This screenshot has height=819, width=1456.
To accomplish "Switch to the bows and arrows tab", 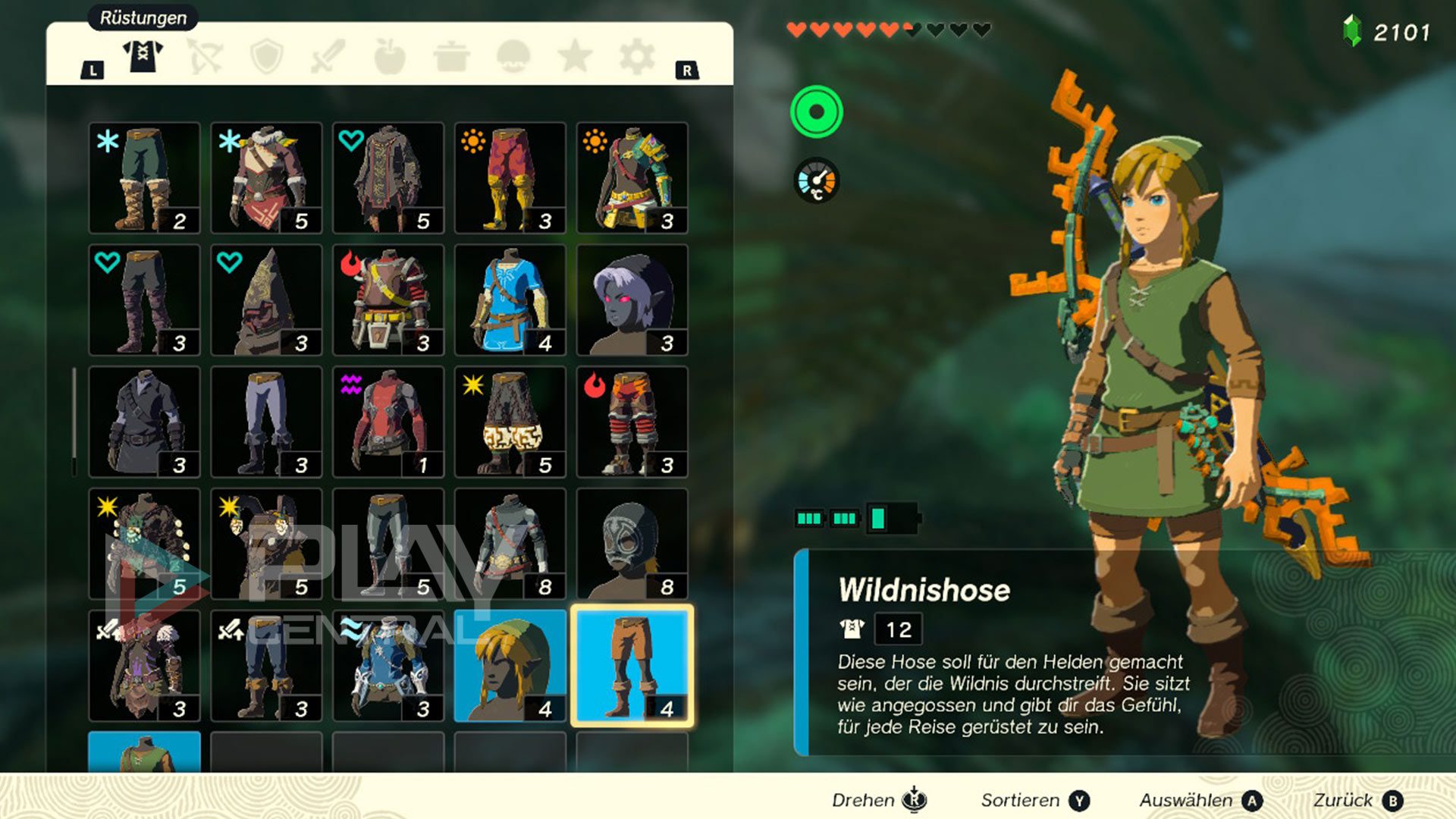I will pyautogui.click(x=205, y=56).
